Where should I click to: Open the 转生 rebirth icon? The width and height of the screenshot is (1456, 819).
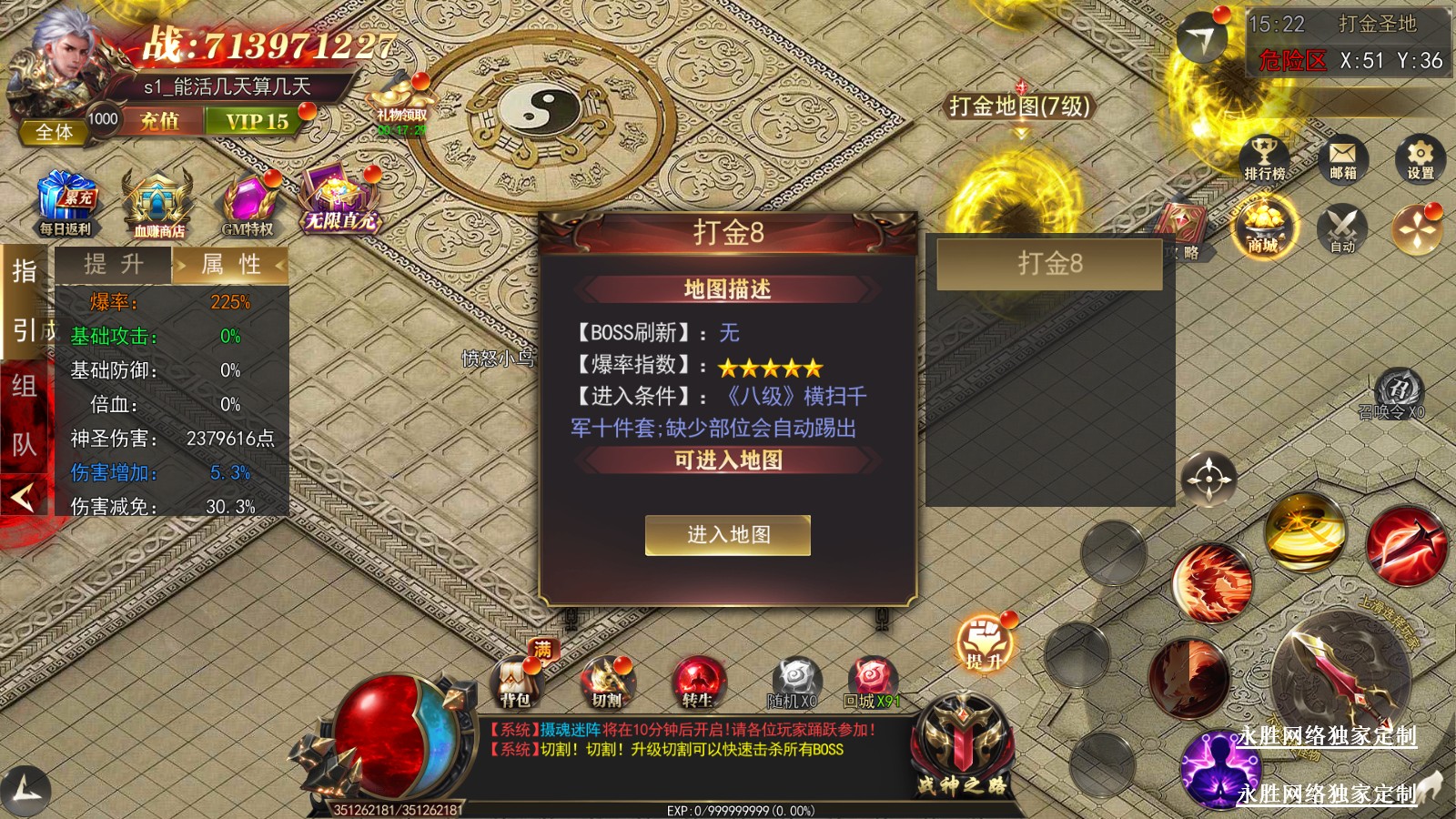click(698, 682)
